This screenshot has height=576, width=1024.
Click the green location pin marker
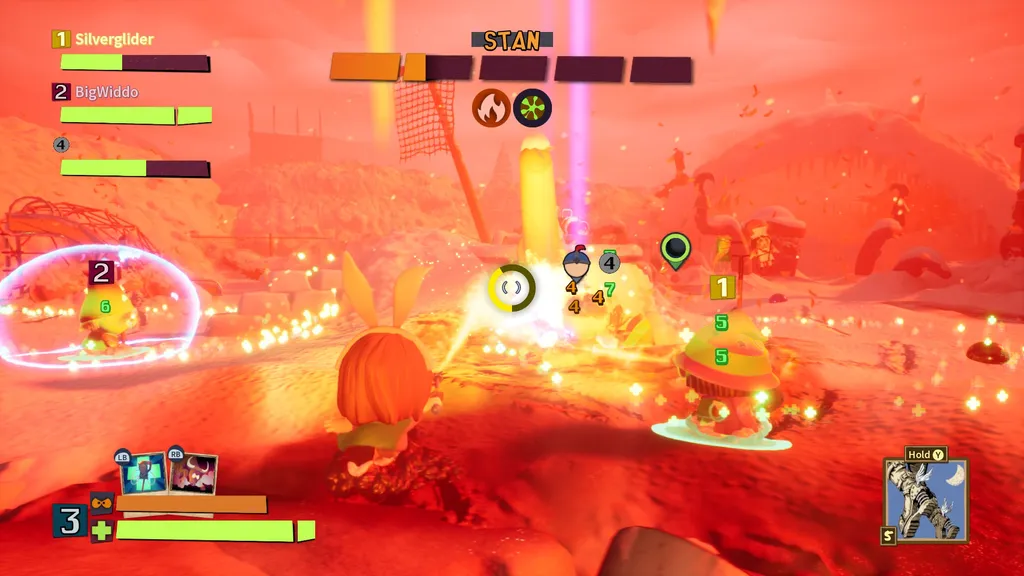coord(676,250)
